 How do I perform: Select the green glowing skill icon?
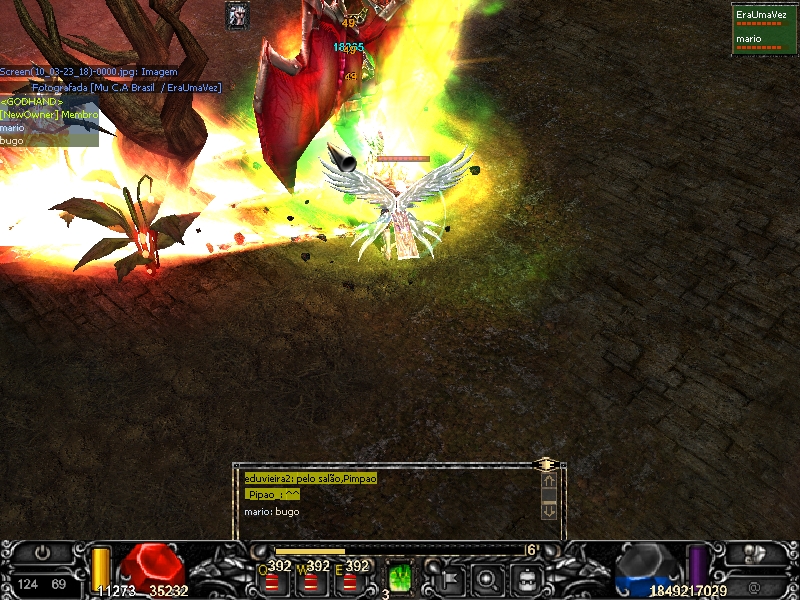[400, 577]
